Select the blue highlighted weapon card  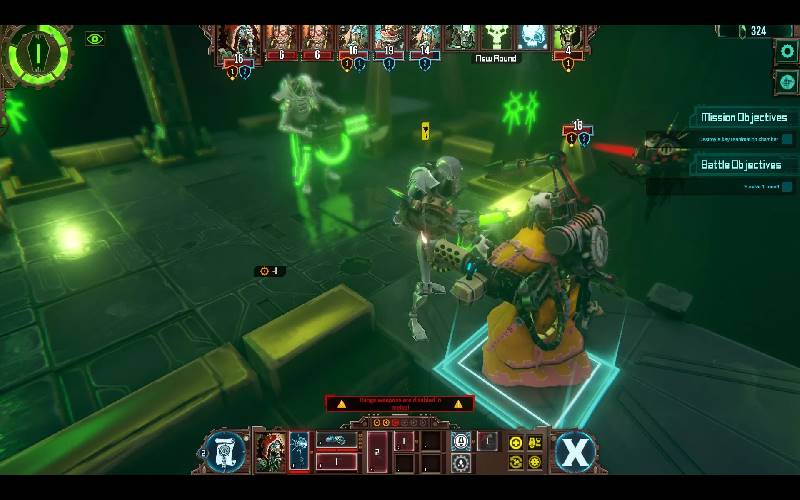(x=299, y=451)
